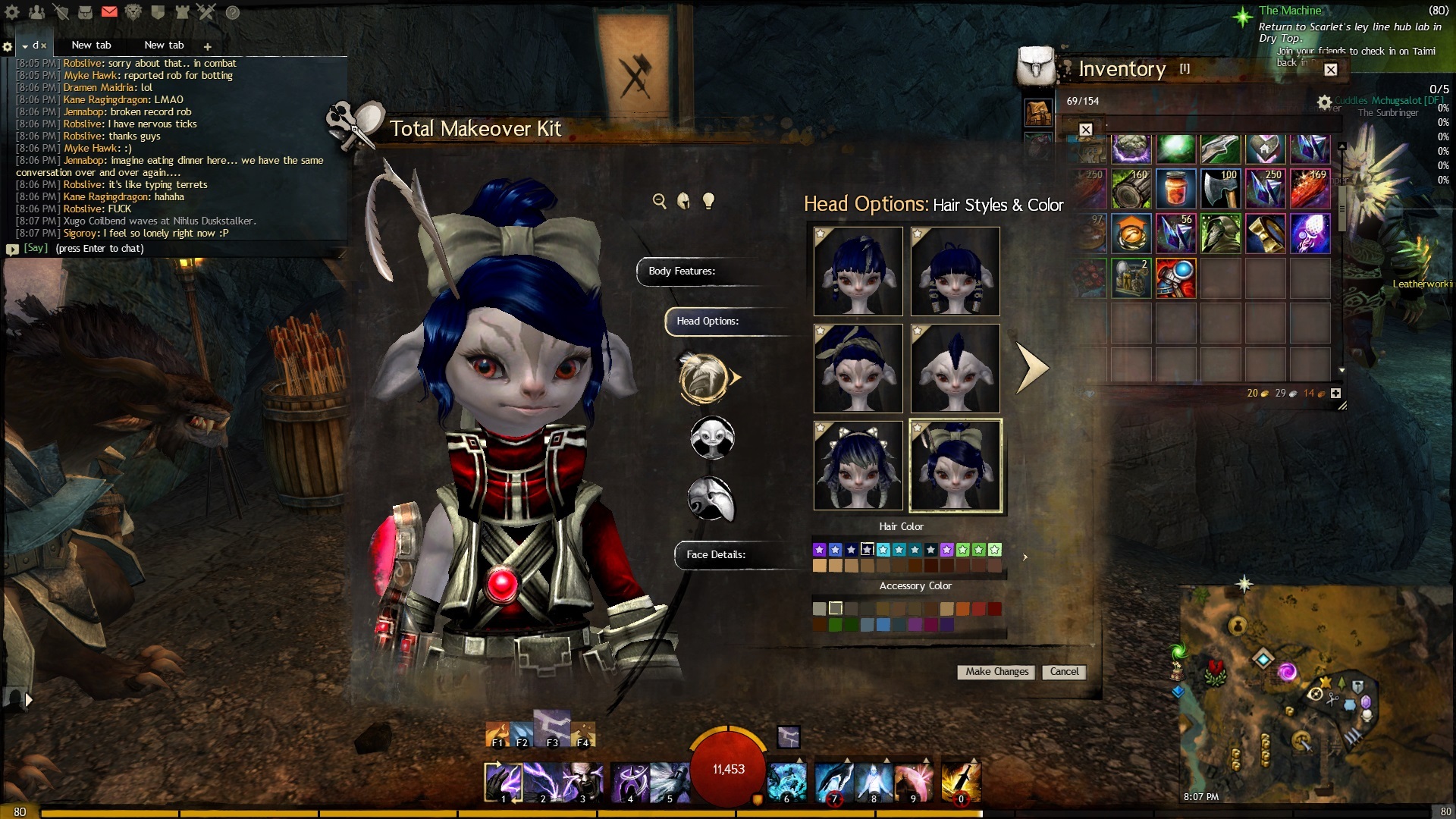Toggle the lightbulb lighting preview icon
Image resolution: width=1456 pixels, height=819 pixels.
tap(708, 201)
